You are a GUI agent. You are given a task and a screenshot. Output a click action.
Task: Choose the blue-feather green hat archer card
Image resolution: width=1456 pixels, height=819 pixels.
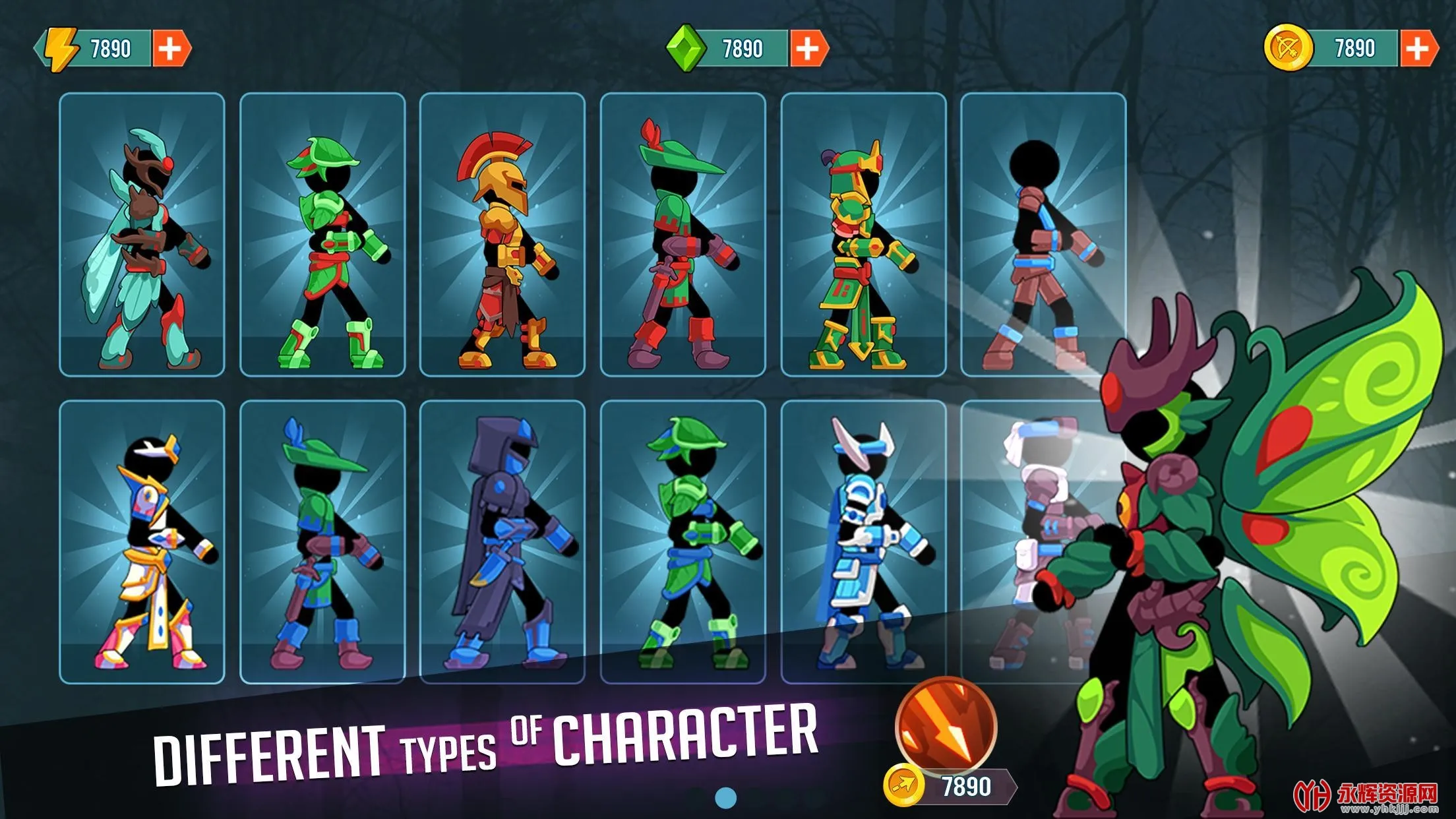tap(322, 542)
